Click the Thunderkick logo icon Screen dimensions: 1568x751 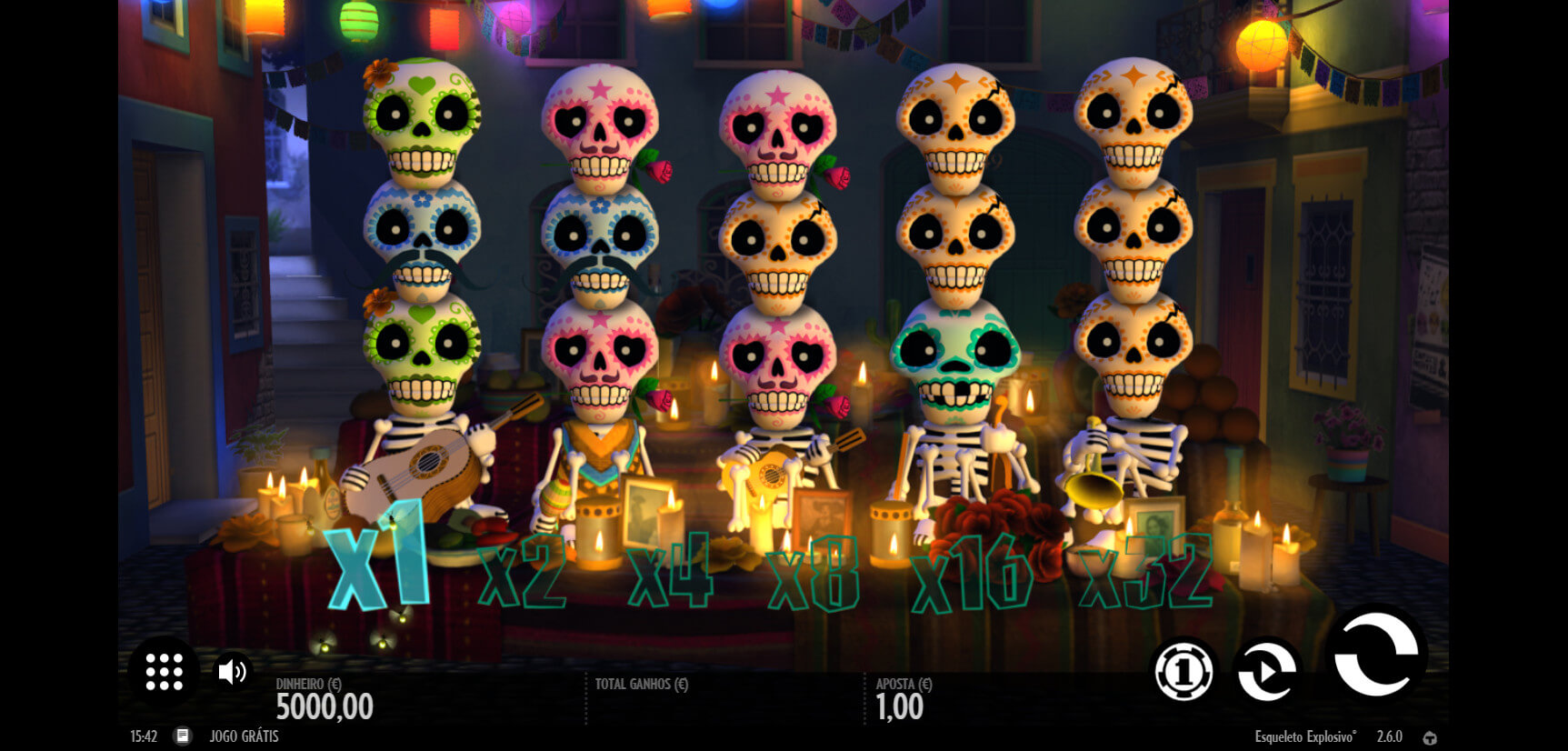pos(1430,737)
